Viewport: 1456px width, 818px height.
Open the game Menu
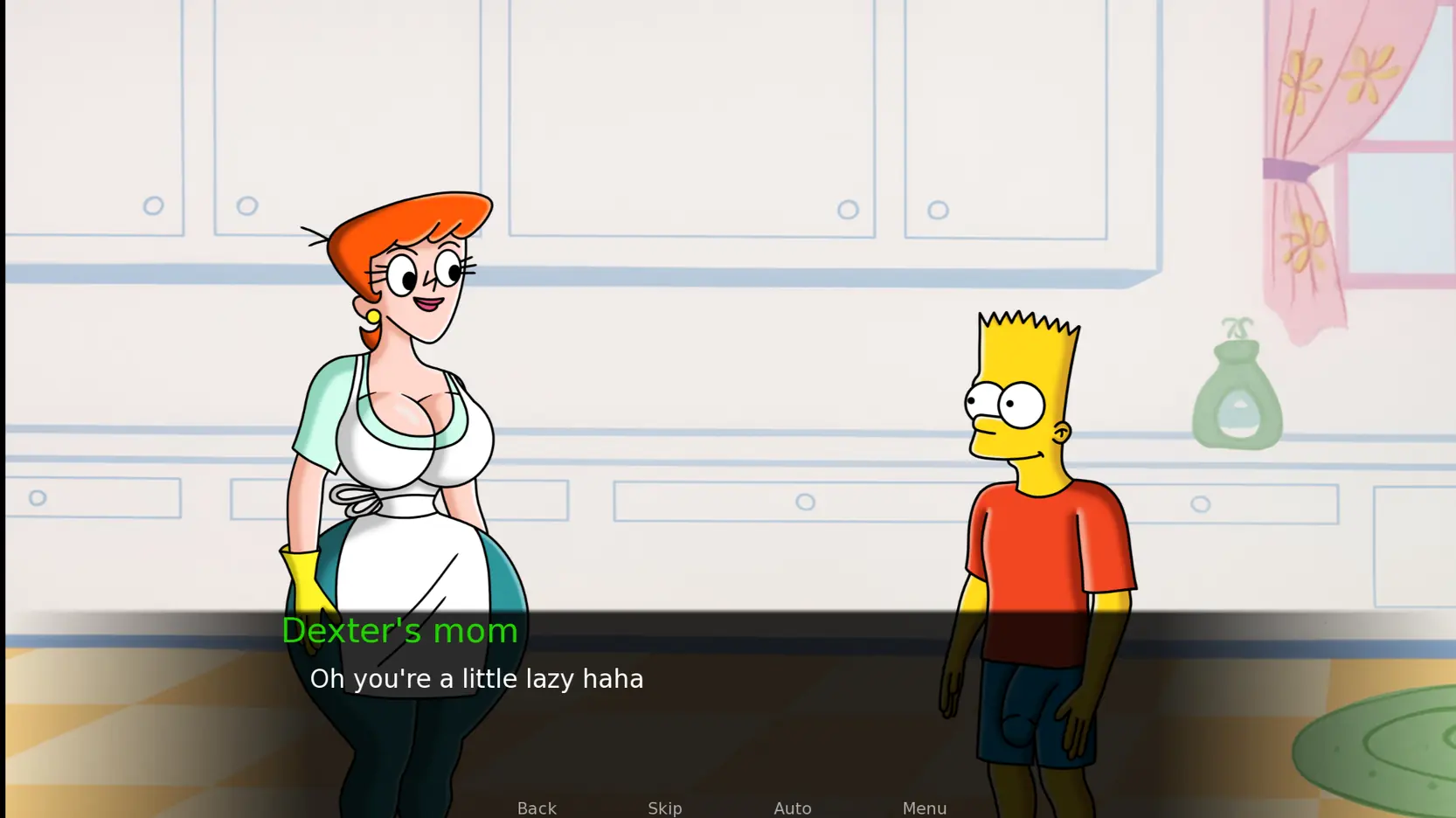point(924,808)
